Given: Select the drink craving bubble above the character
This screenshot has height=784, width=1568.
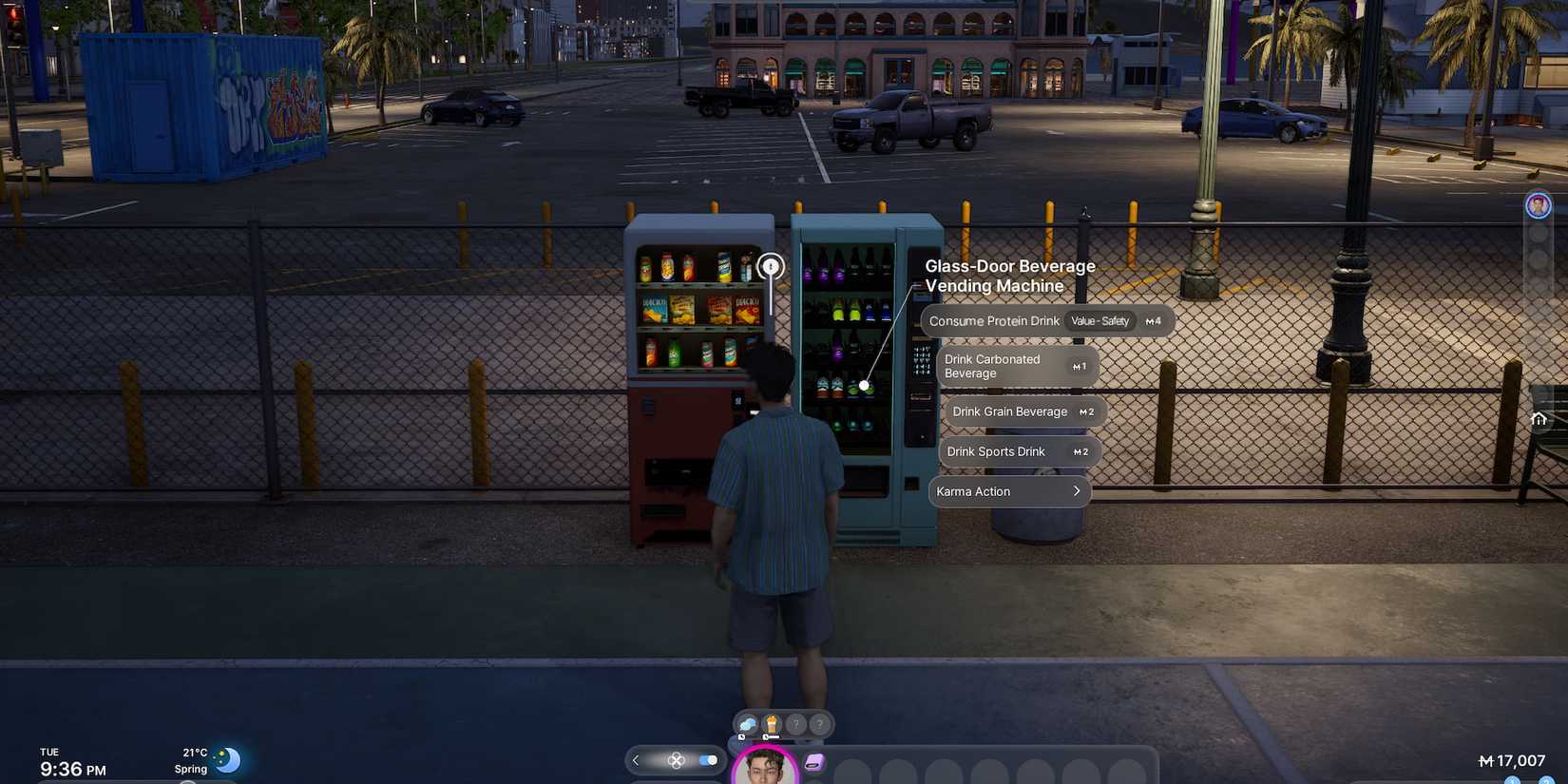Looking at the screenshot, I should pyautogui.click(x=771, y=723).
